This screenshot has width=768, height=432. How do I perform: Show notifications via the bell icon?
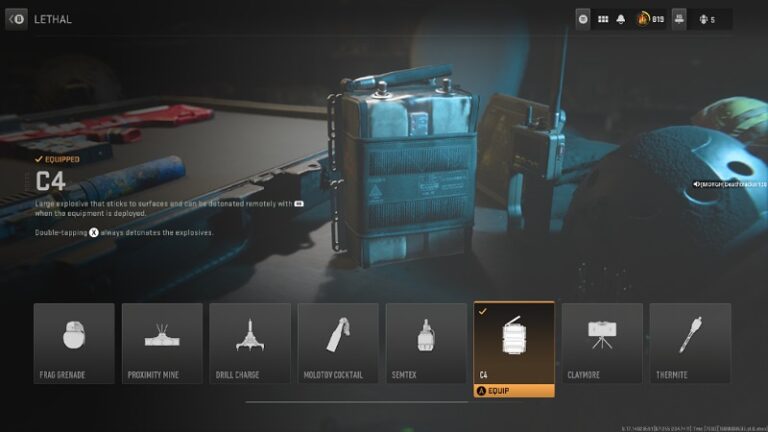[x=621, y=19]
